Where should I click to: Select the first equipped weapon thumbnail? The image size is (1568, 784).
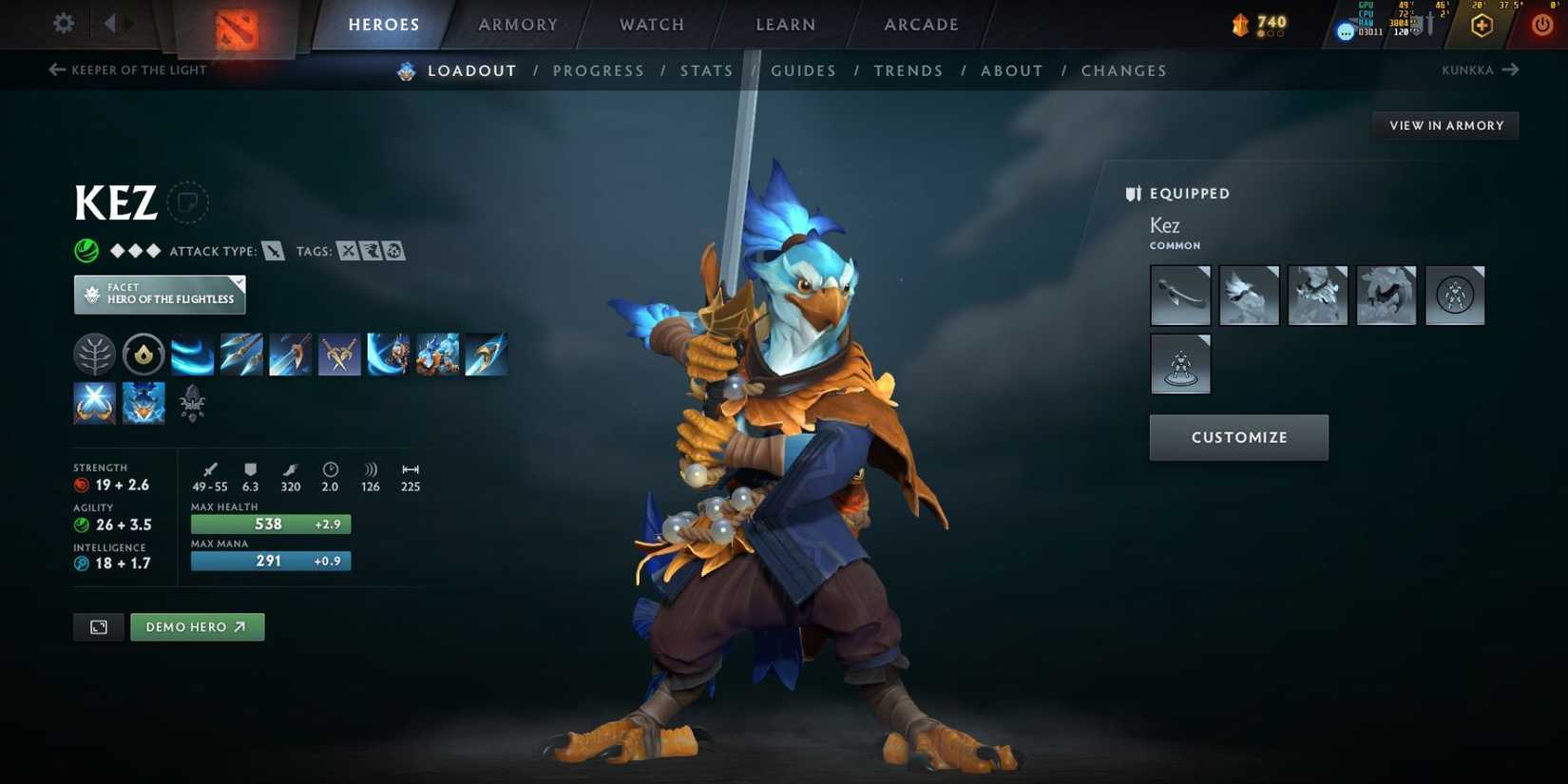tap(1180, 295)
